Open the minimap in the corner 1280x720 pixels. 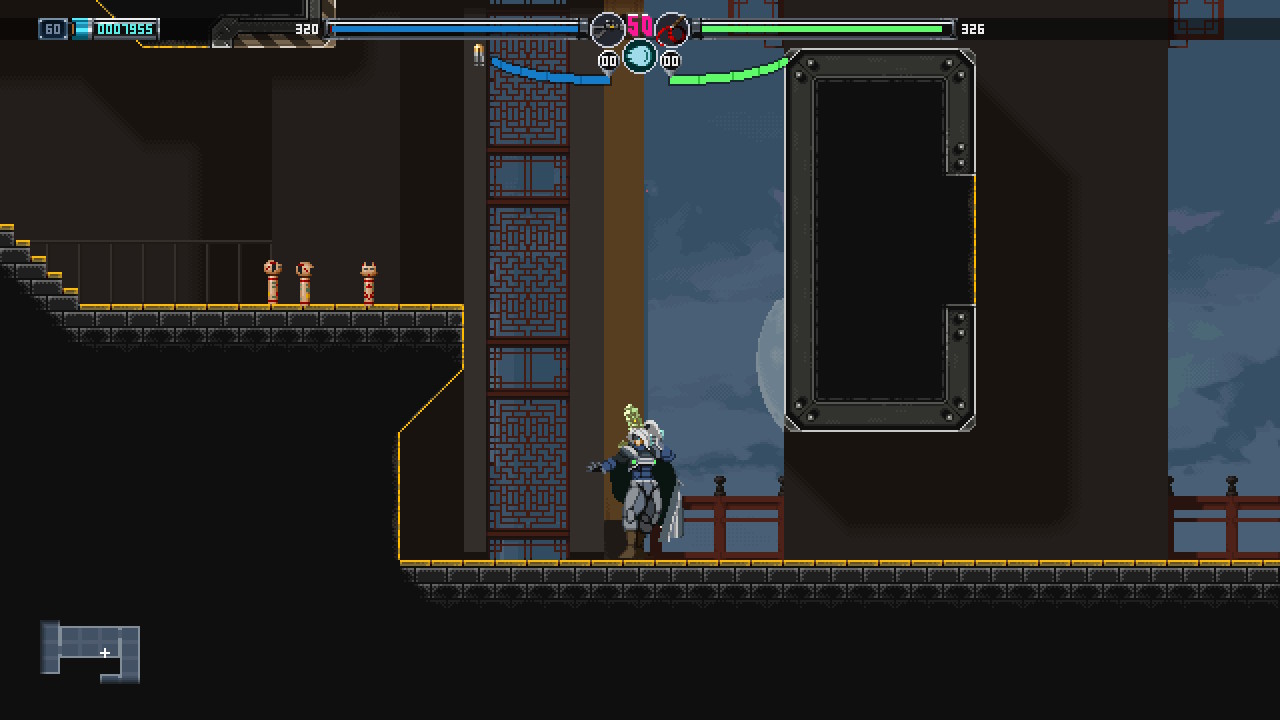point(90,652)
